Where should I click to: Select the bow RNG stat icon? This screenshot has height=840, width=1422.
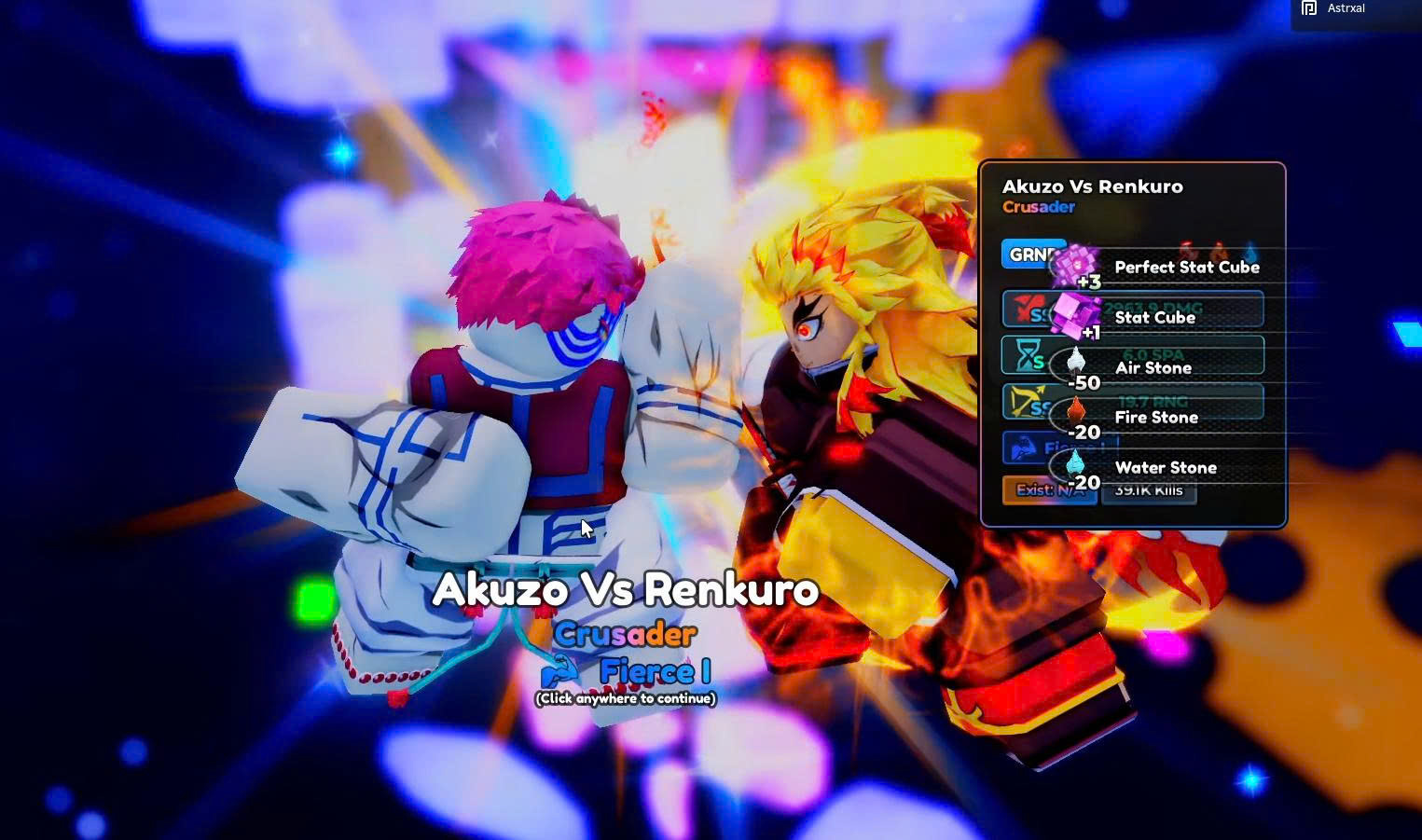1024,403
